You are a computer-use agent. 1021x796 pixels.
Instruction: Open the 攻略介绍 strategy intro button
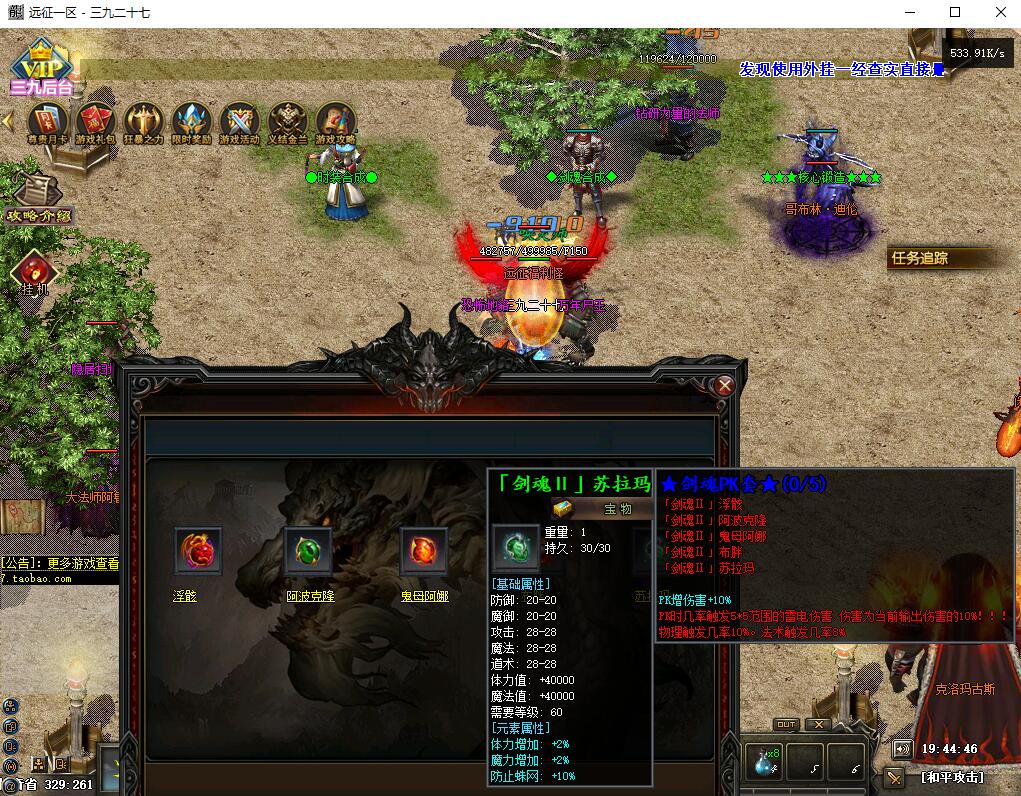pos(37,199)
